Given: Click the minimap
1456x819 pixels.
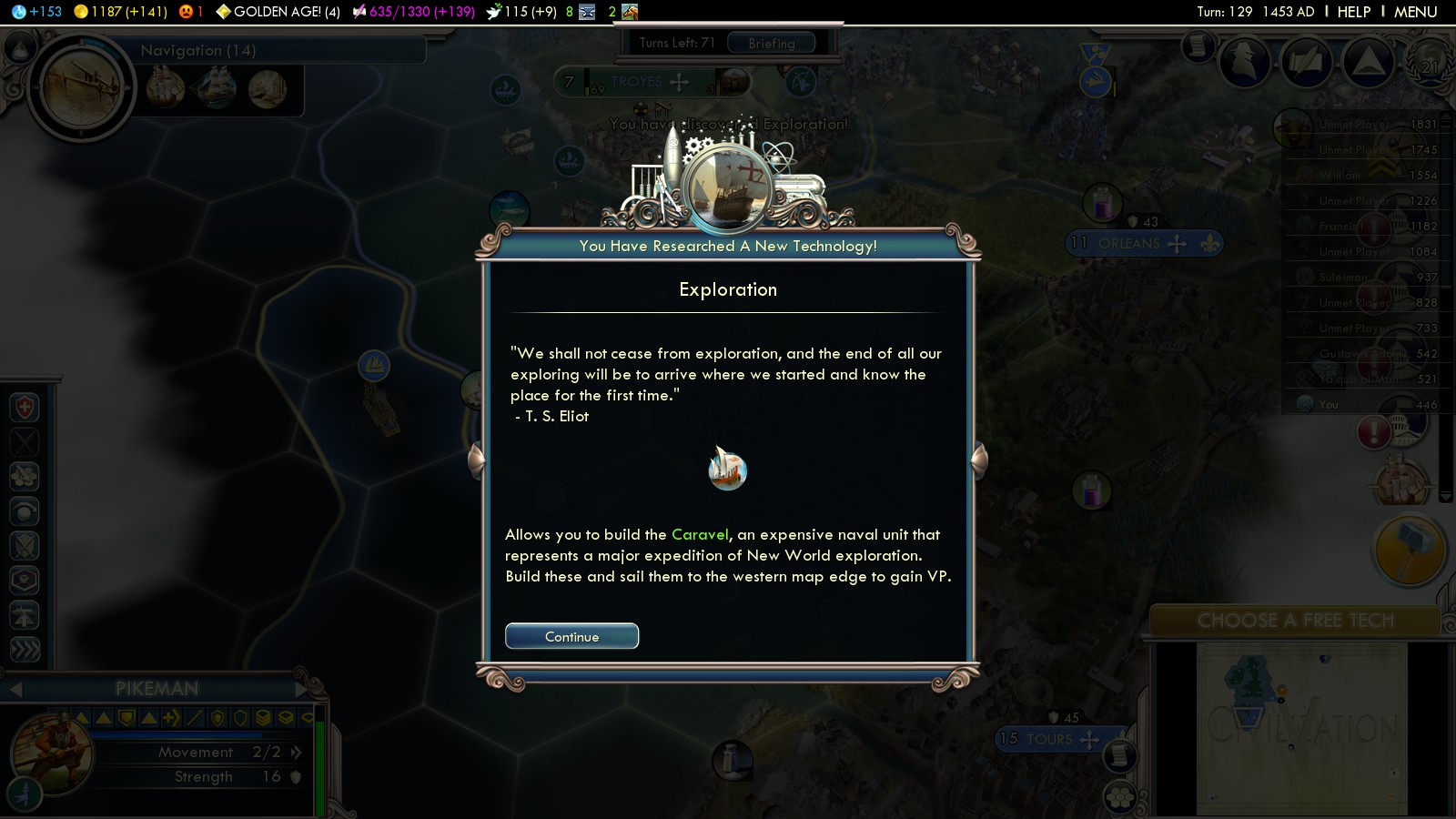Looking at the screenshot, I should (x=1301, y=728).
